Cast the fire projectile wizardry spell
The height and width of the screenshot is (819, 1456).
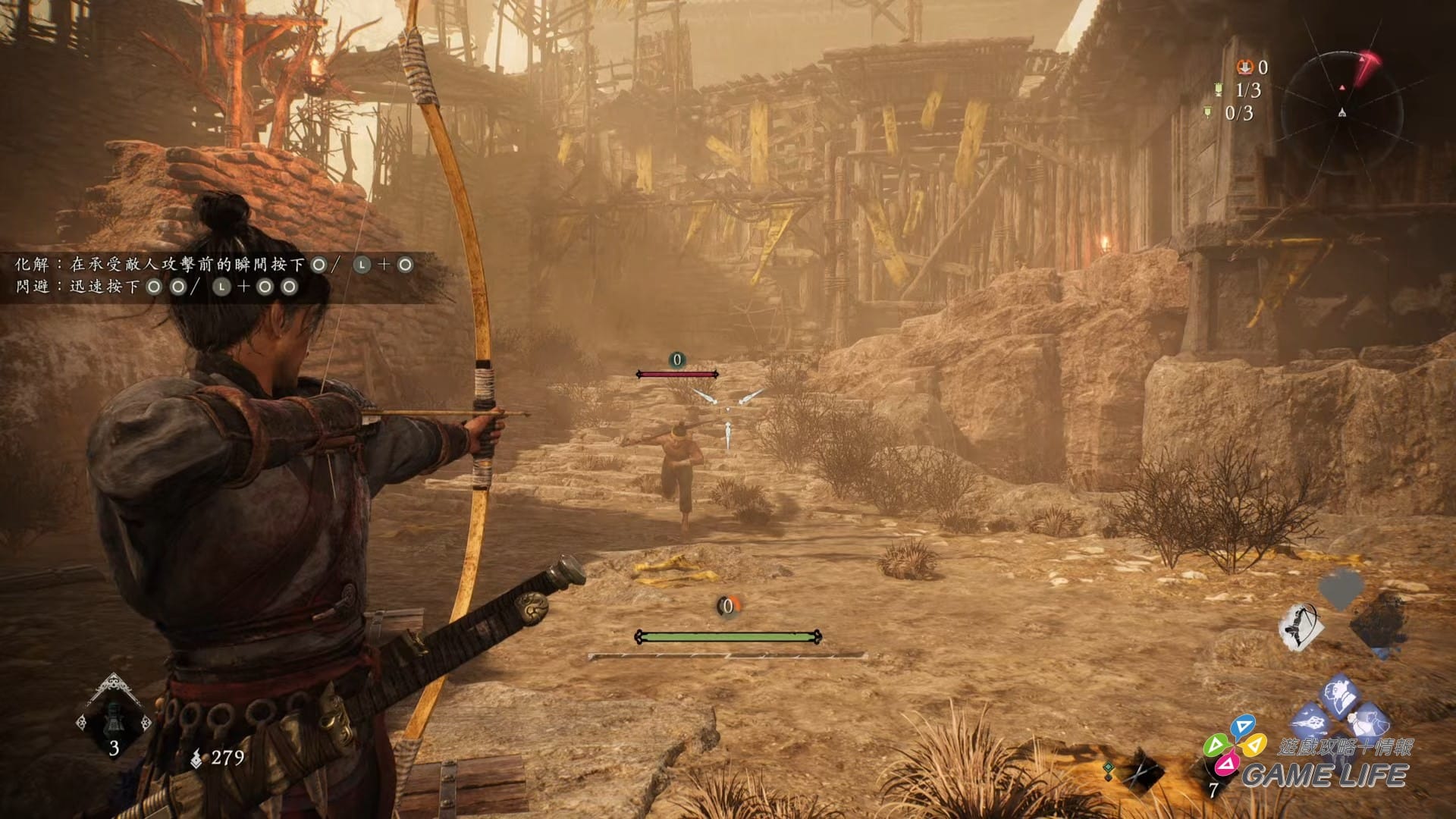pos(1310,718)
